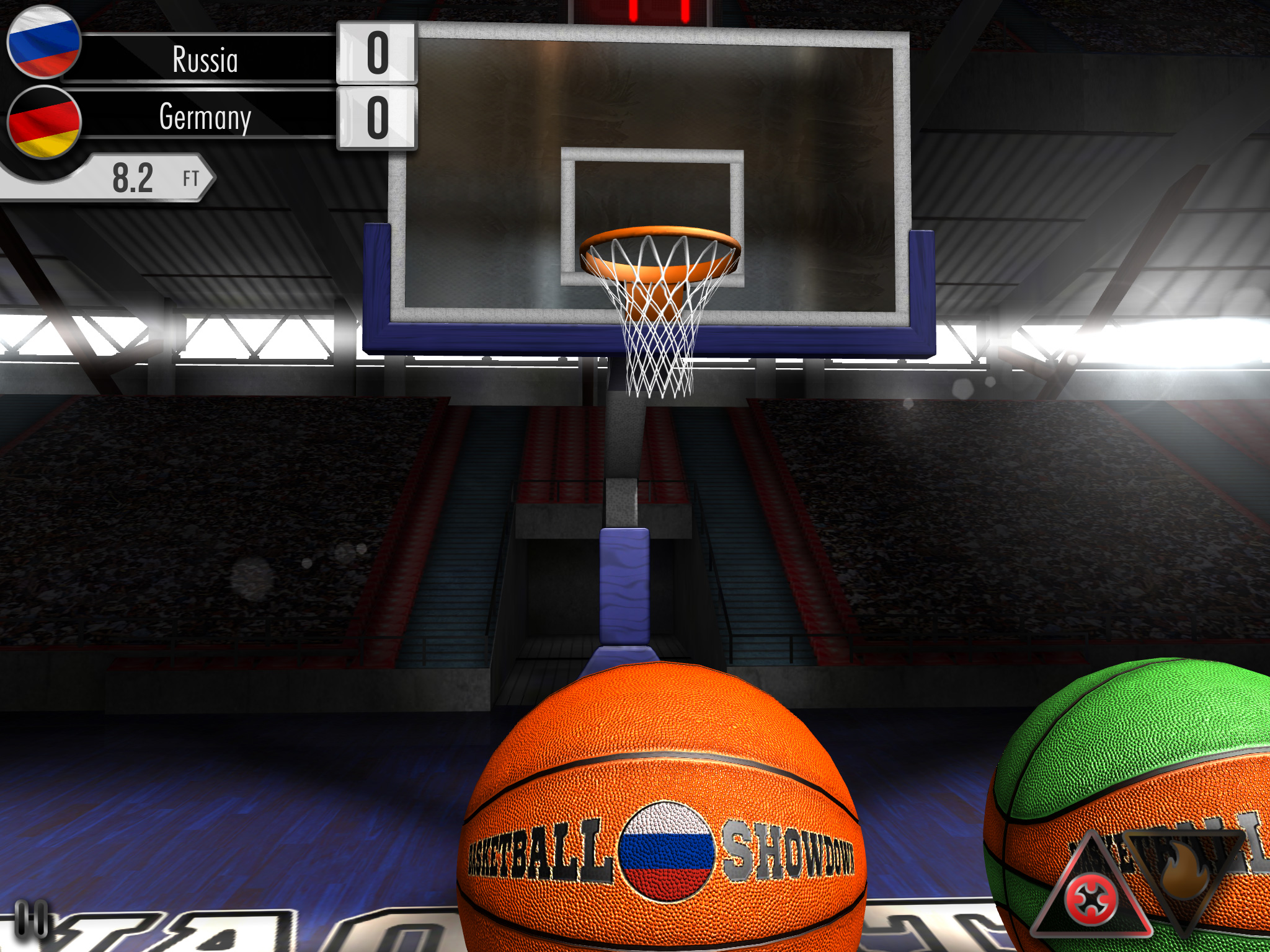Activate the red crosshair power-up triangle
1270x952 pixels.
(x=1091, y=898)
